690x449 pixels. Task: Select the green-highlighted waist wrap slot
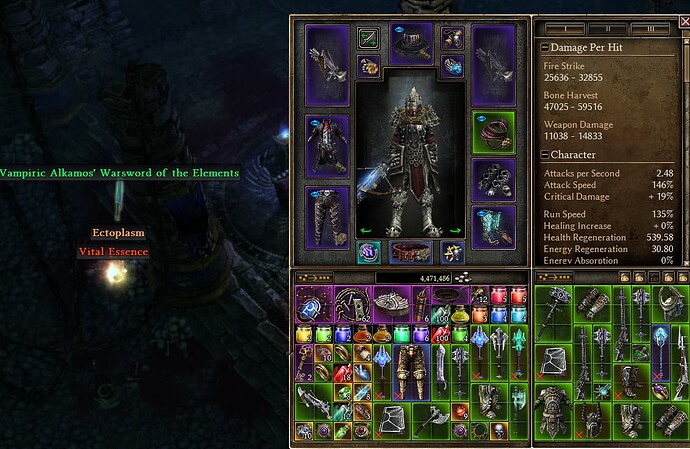tap(493, 131)
